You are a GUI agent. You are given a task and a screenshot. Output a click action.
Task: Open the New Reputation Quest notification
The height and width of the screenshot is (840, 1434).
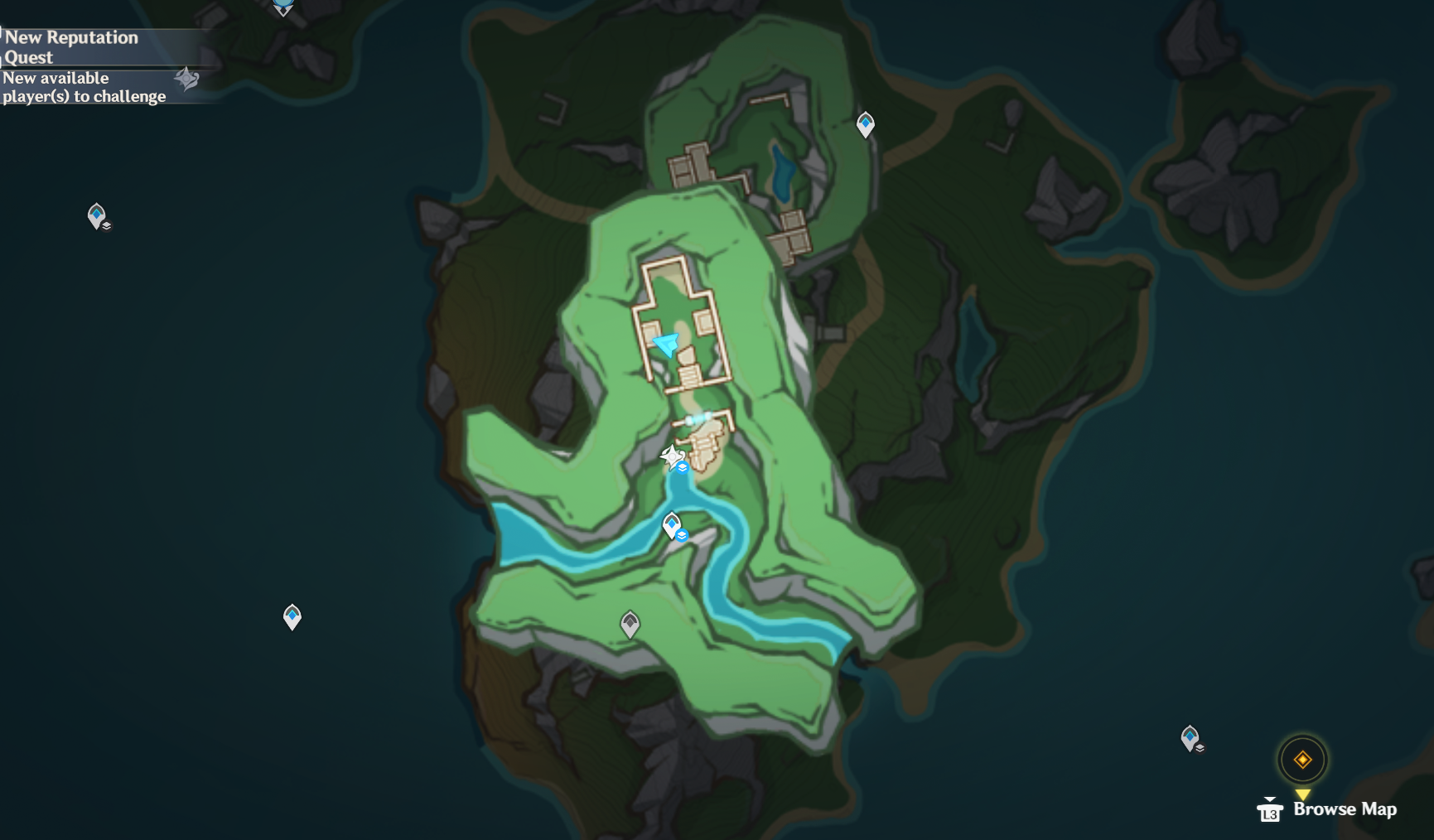click(x=70, y=47)
